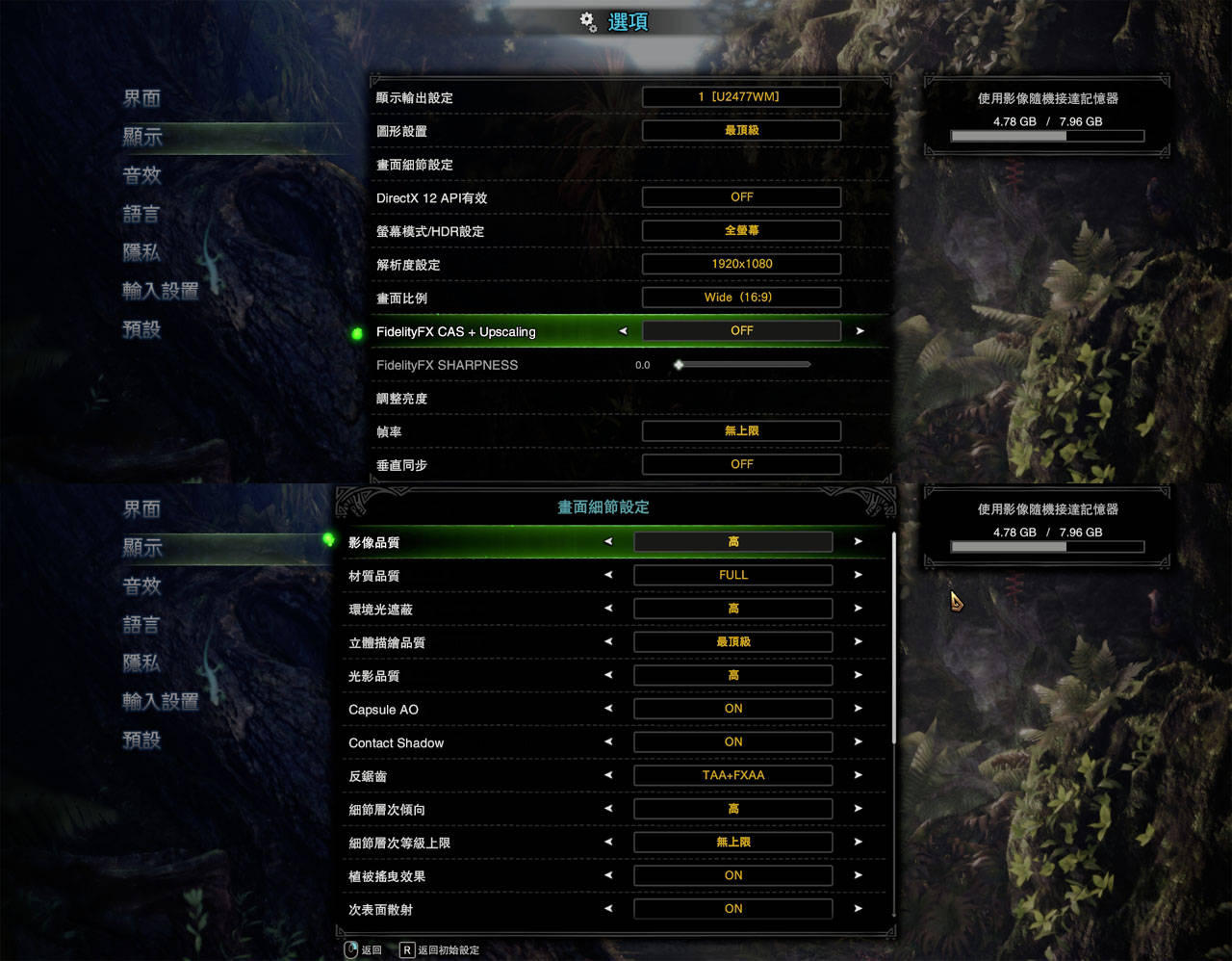This screenshot has height=961, width=1232.
Task: Click the FidelityFX SHARPNESS slider handle
Action: pyautogui.click(x=679, y=365)
